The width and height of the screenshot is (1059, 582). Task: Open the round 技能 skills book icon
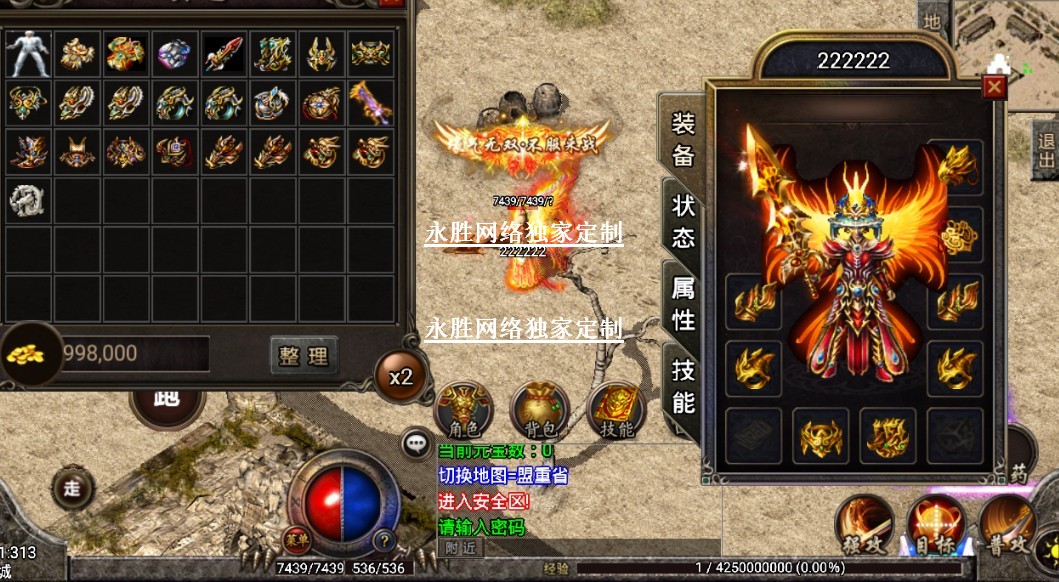617,410
